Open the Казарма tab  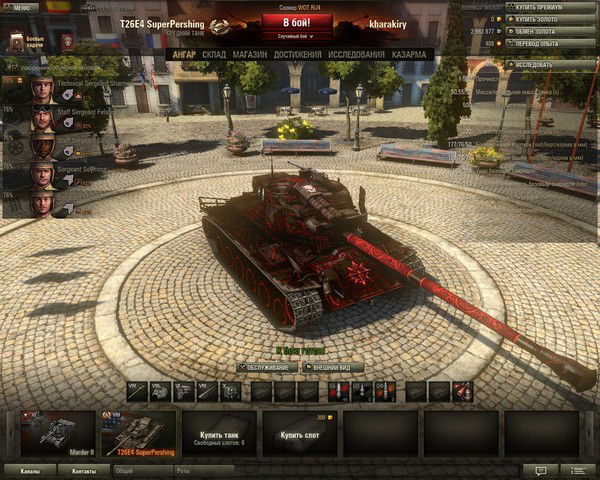tap(410, 54)
